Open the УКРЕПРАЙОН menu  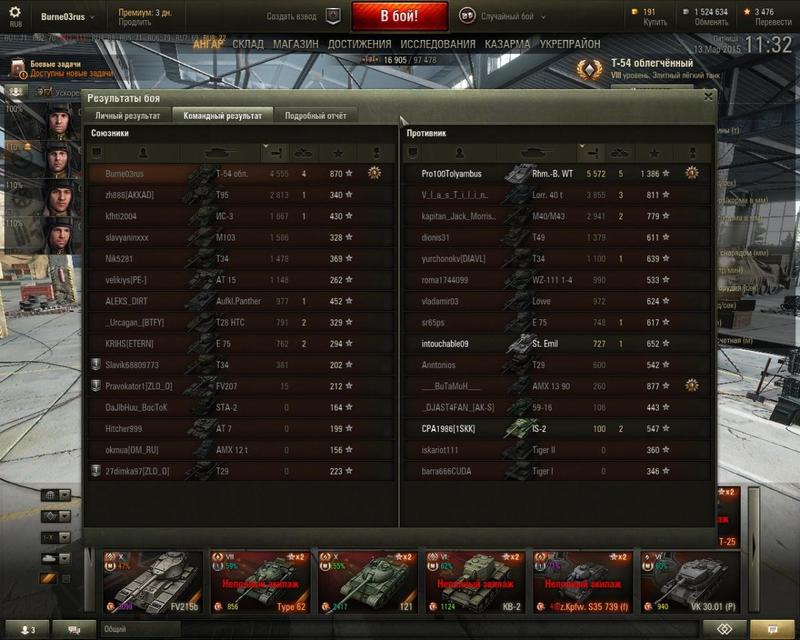(x=571, y=45)
